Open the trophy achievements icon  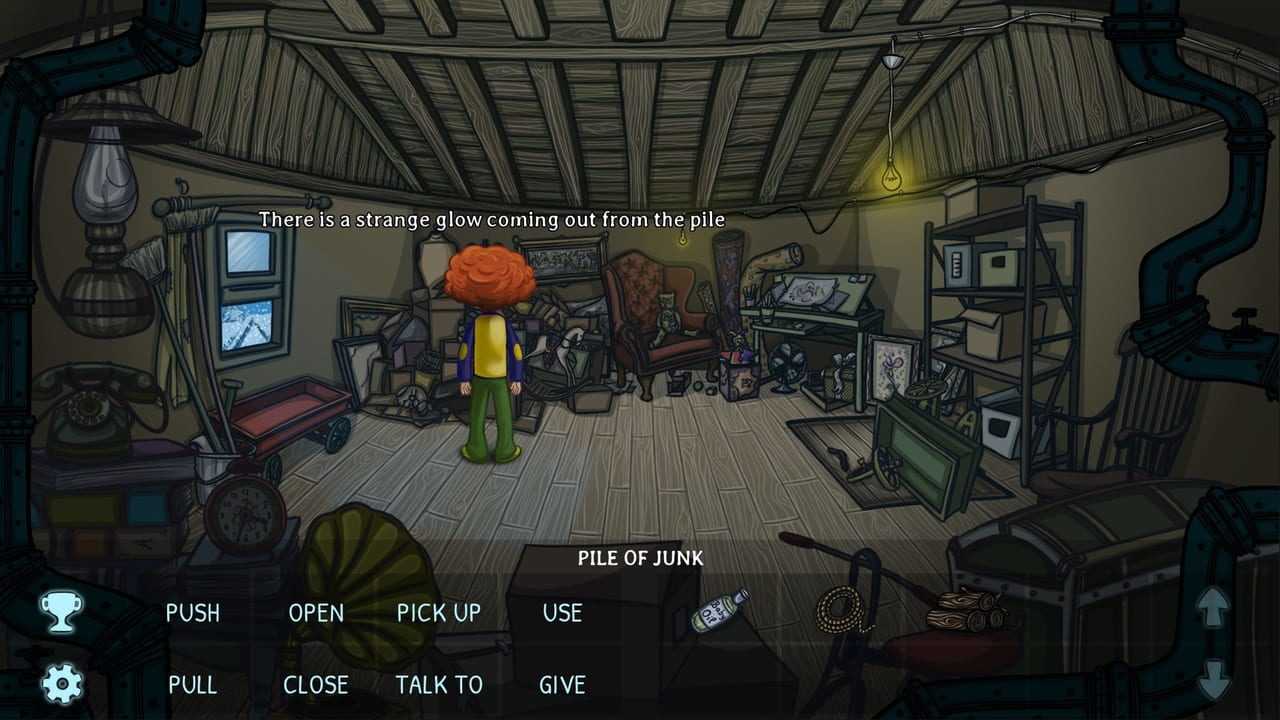click(x=60, y=611)
